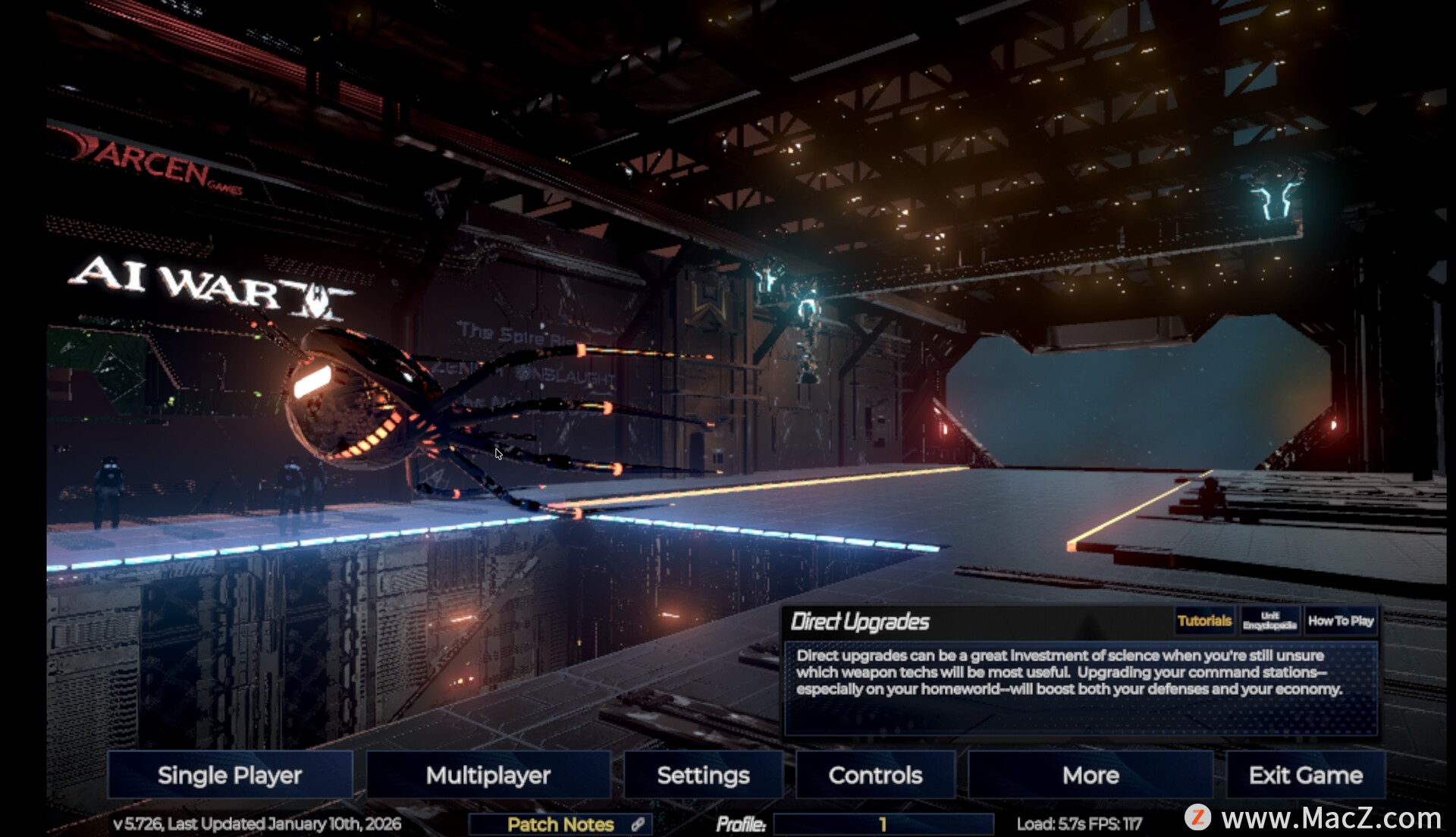Open the Unit Encyclopedia
Viewport: 1456px width, 837px height.
[x=1269, y=621]
